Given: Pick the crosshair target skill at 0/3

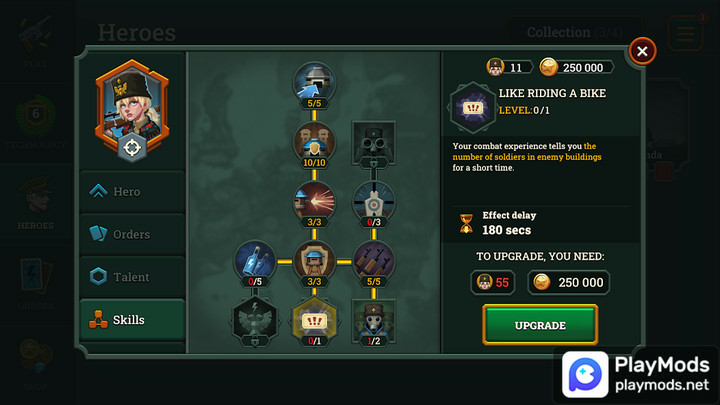Looking at the screenshot, I should click(x=373, y=200).
